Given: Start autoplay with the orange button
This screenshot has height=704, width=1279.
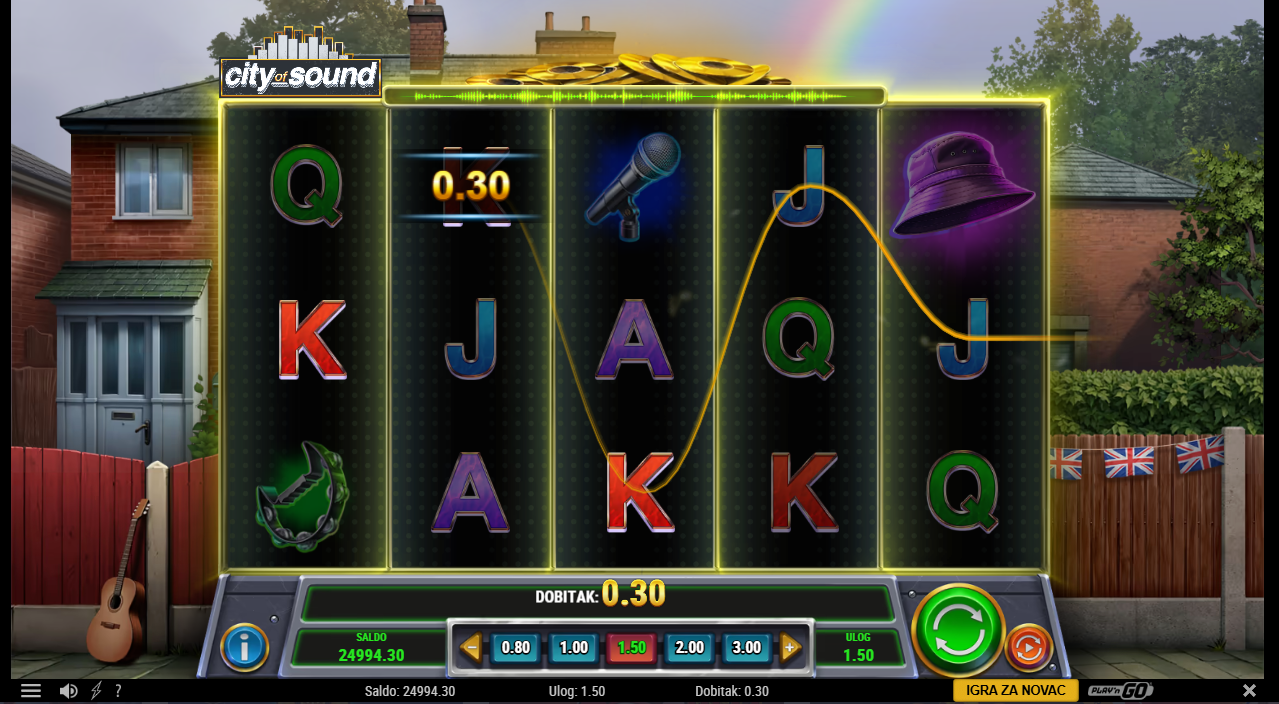Looking at the screenshot, I should (1028, 647).
